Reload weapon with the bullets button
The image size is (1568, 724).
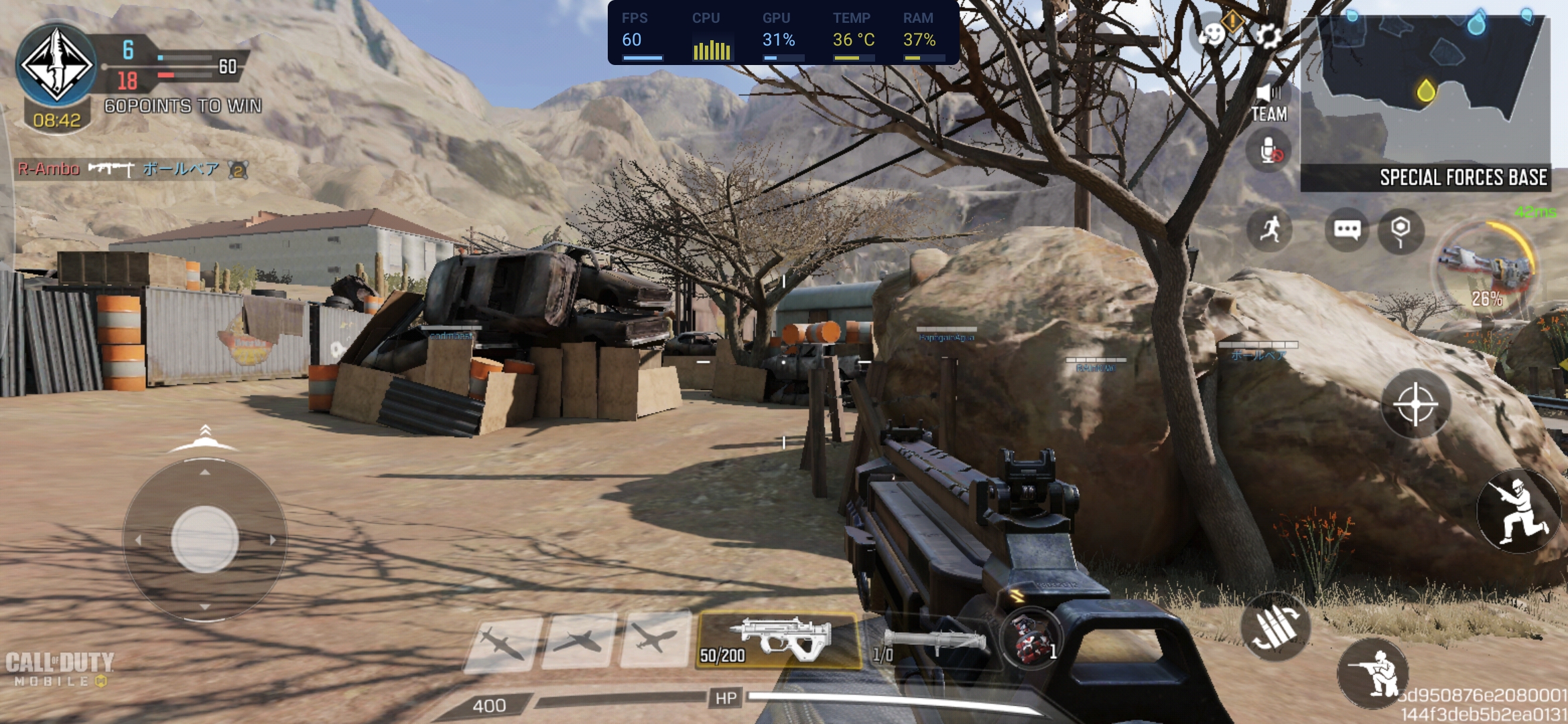tap(1275, 627)
